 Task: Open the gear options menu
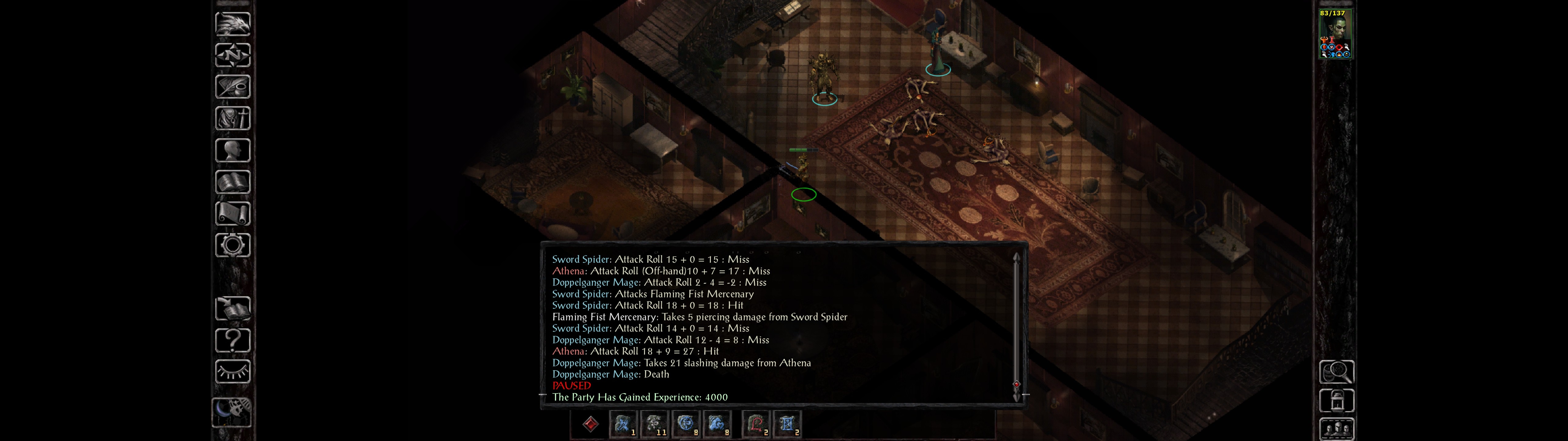232,245
